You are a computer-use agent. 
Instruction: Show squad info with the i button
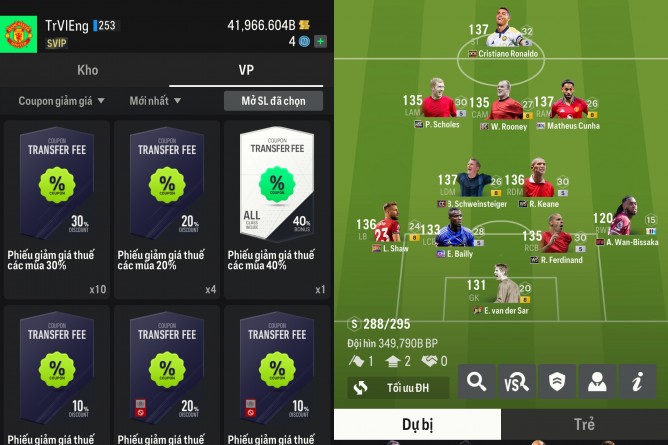pos(635,381)
